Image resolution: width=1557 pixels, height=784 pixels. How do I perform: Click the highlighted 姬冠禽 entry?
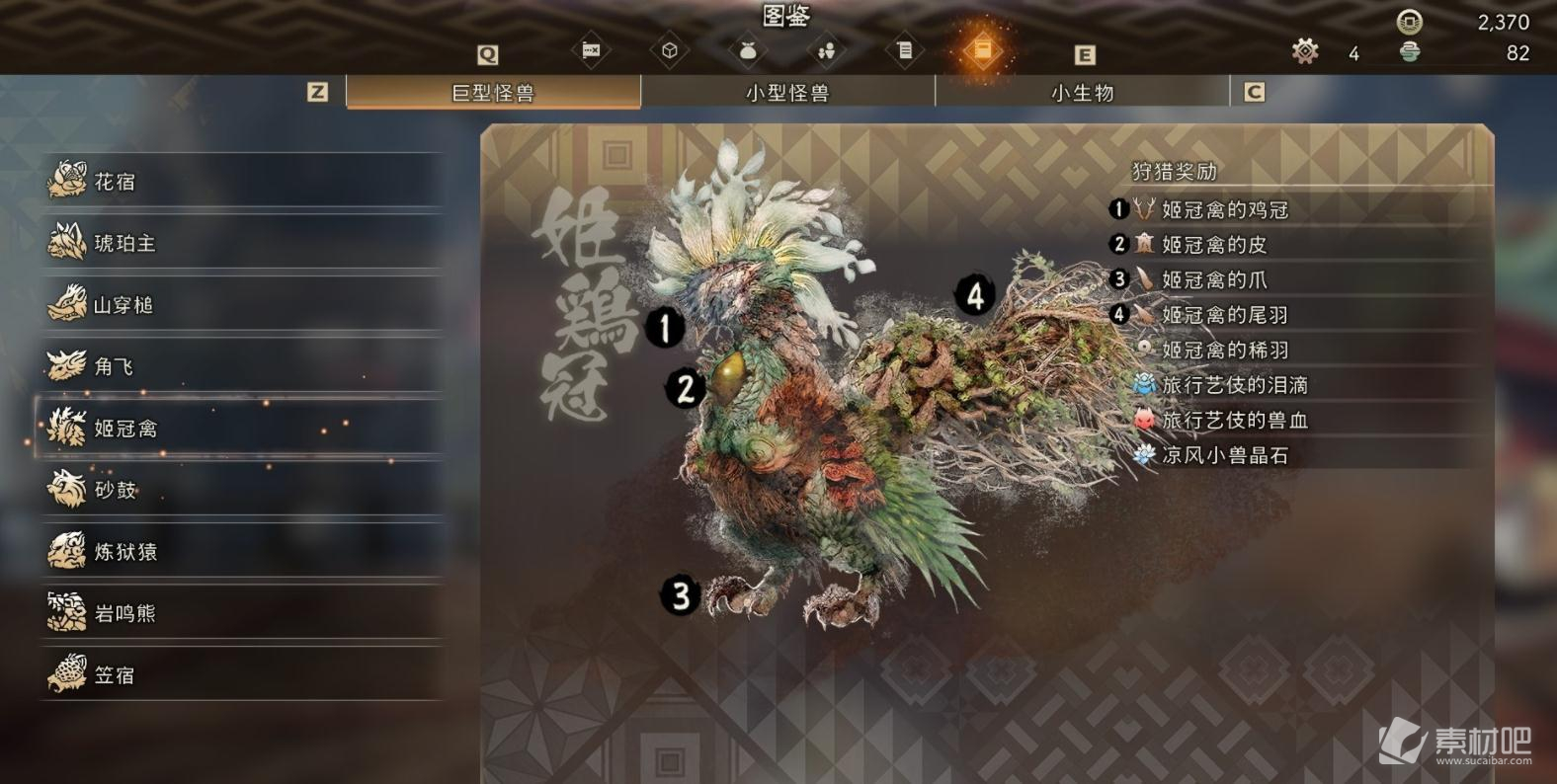(x=240, y=429)
